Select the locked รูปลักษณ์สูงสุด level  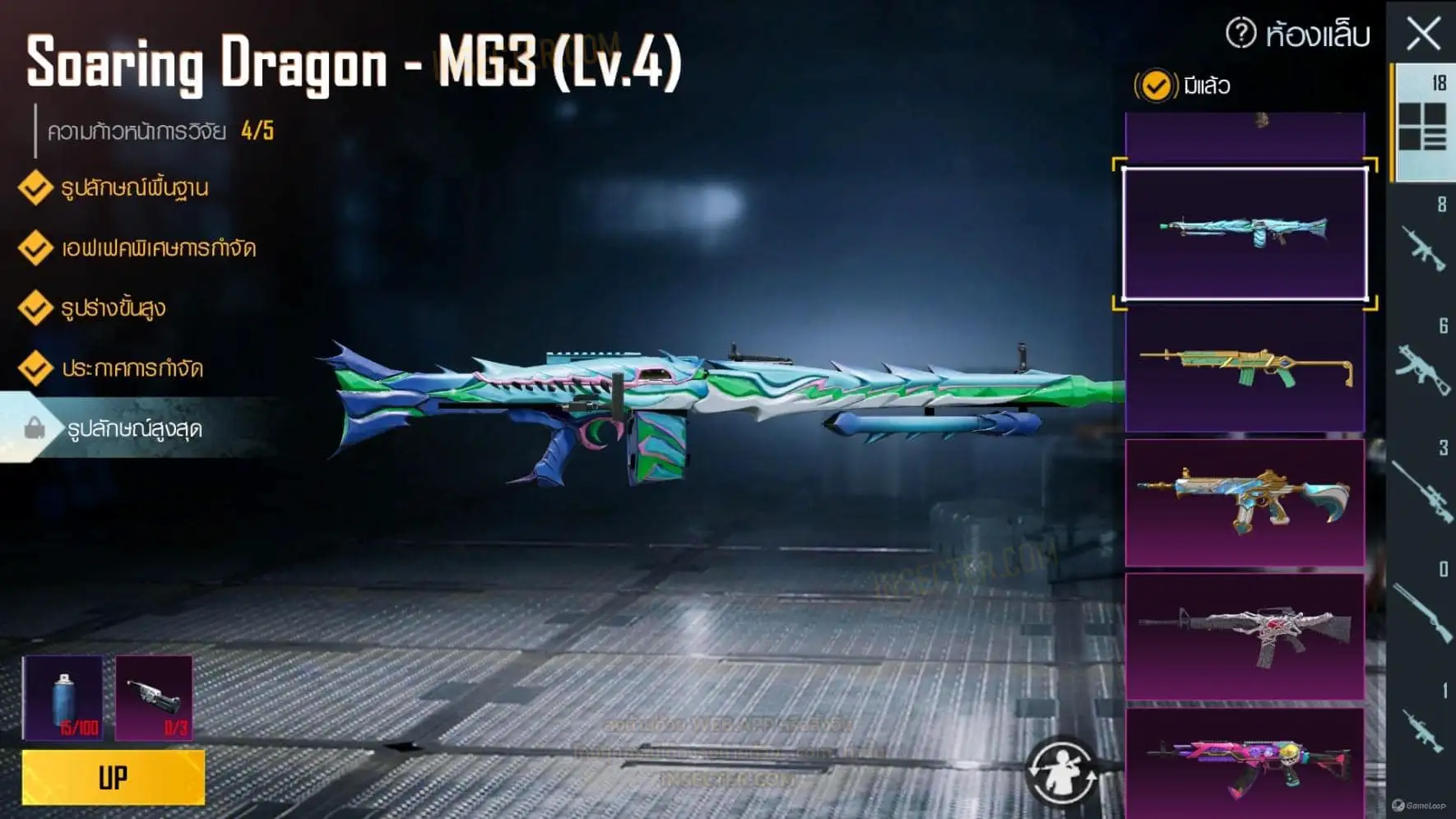pyautogui.click(x=134, y=428)
